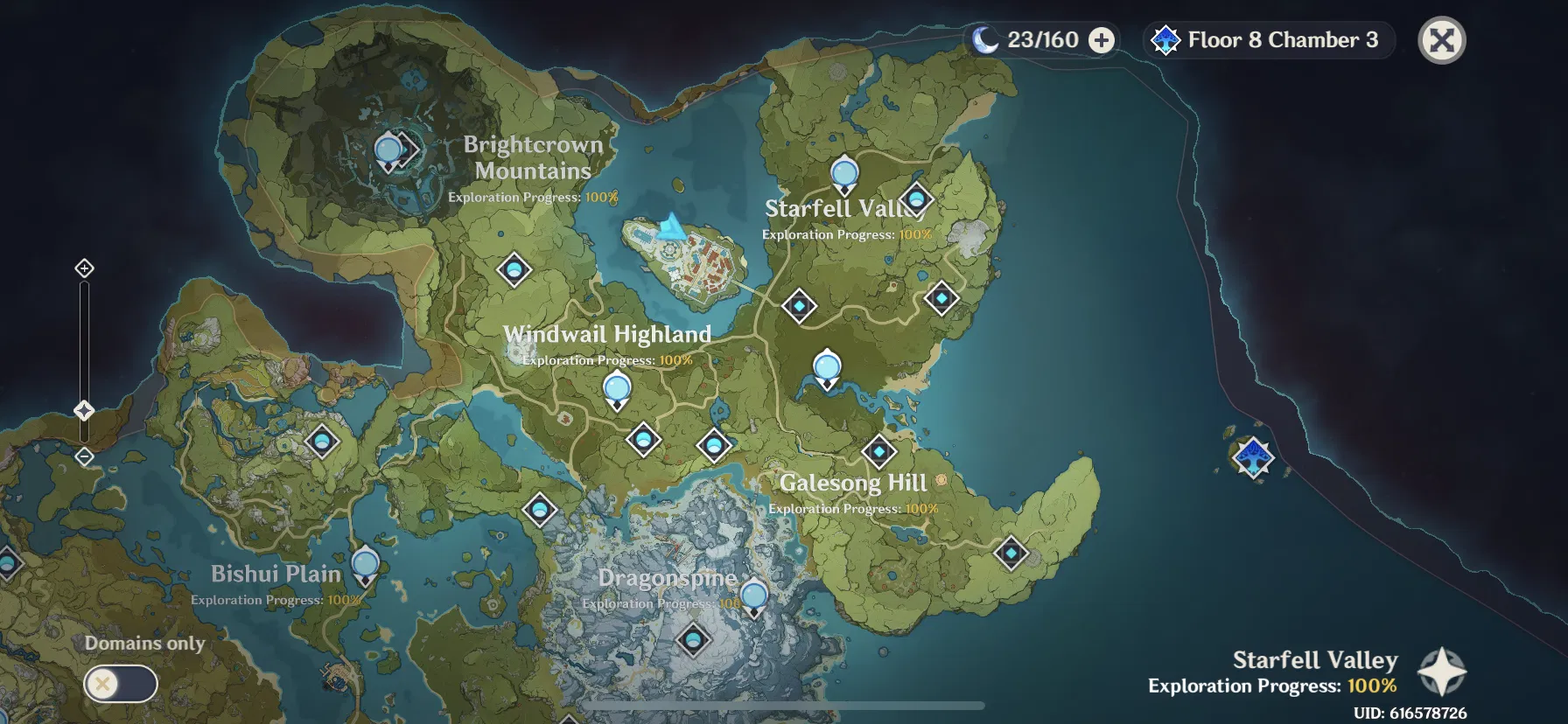Open the Statue of The Seven in Windwail Highland
Viewport: 1568px width, 724px height.
(x=616, y=387)
